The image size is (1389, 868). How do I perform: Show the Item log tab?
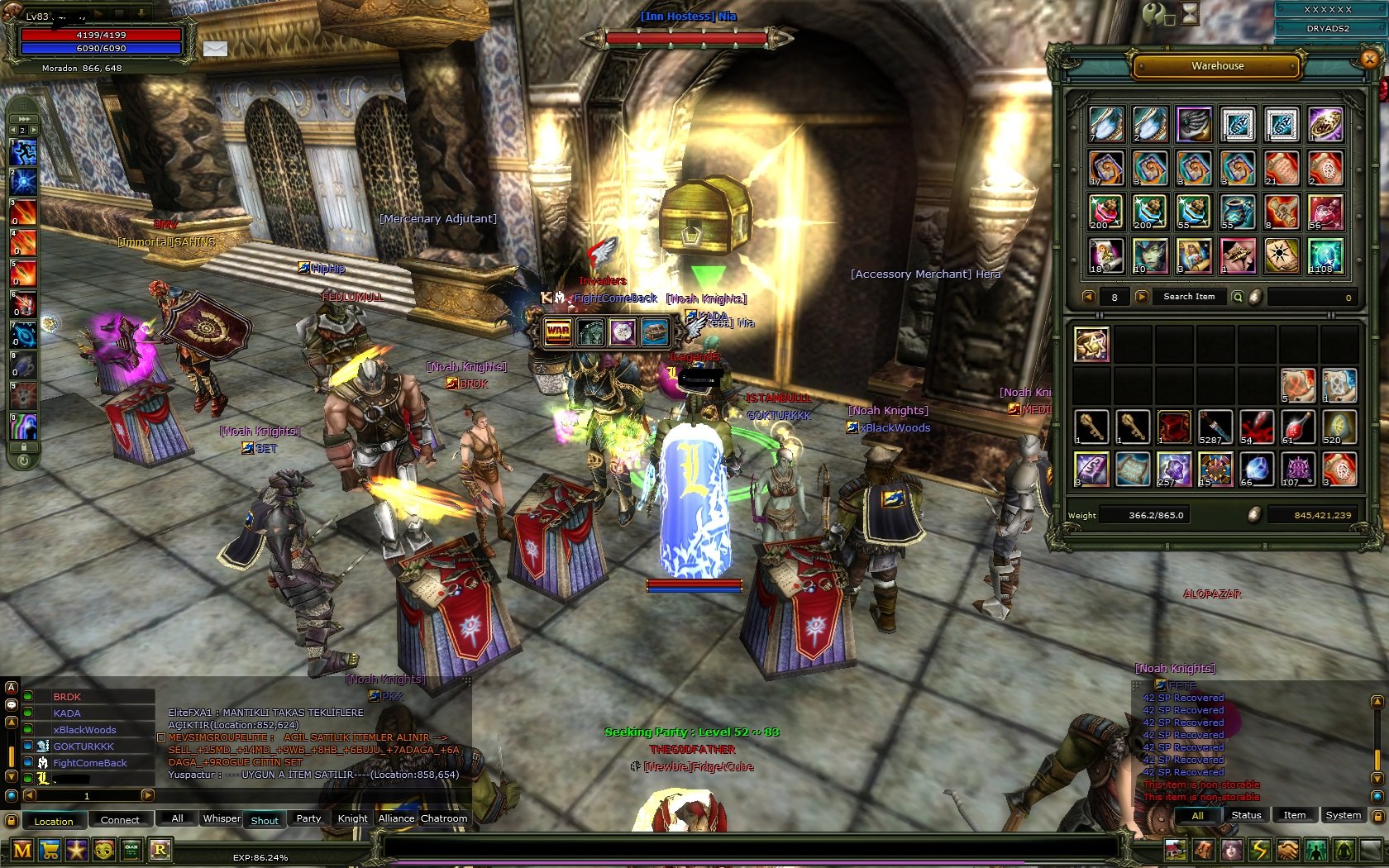coord(1294,815)
